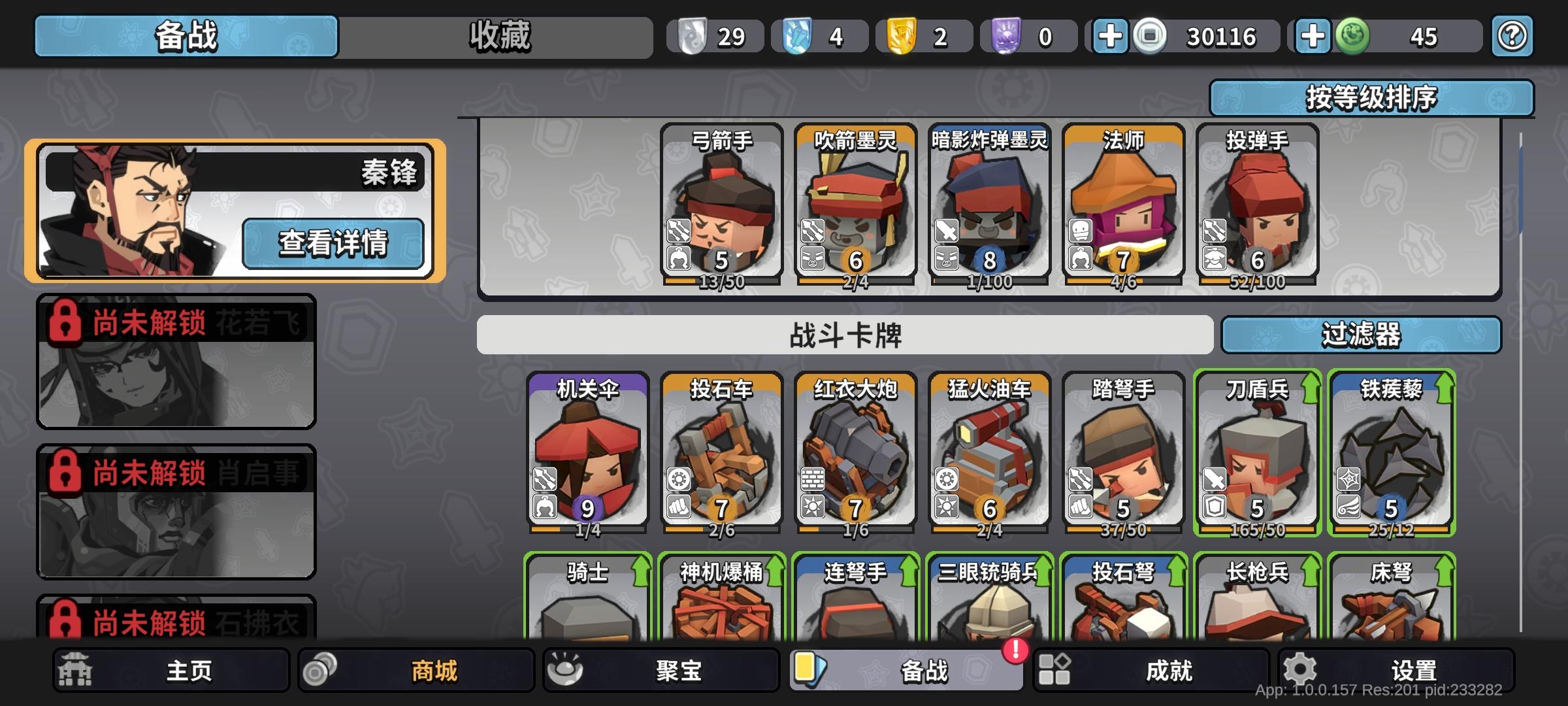Tap the locked hero 肖启事 entry

(175, 510)
